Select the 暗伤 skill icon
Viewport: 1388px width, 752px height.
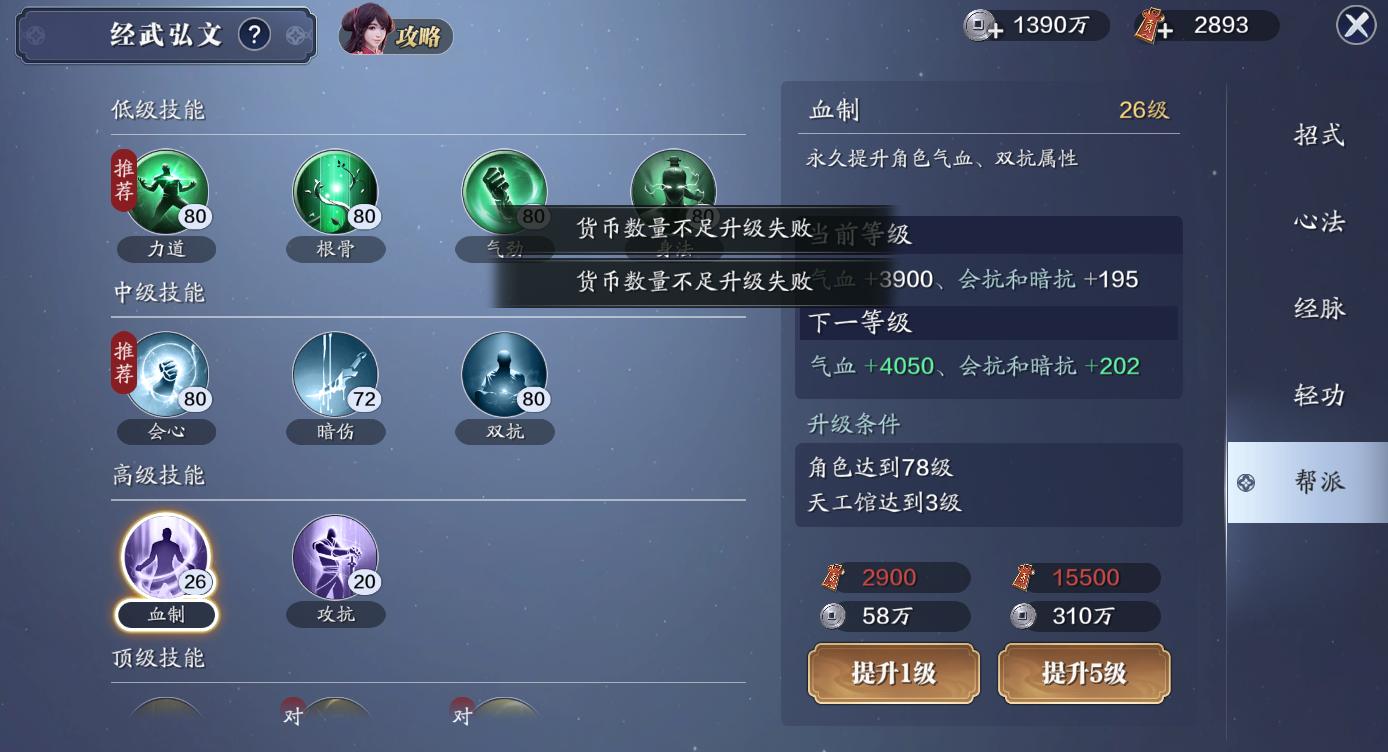(x=334, y=375)
